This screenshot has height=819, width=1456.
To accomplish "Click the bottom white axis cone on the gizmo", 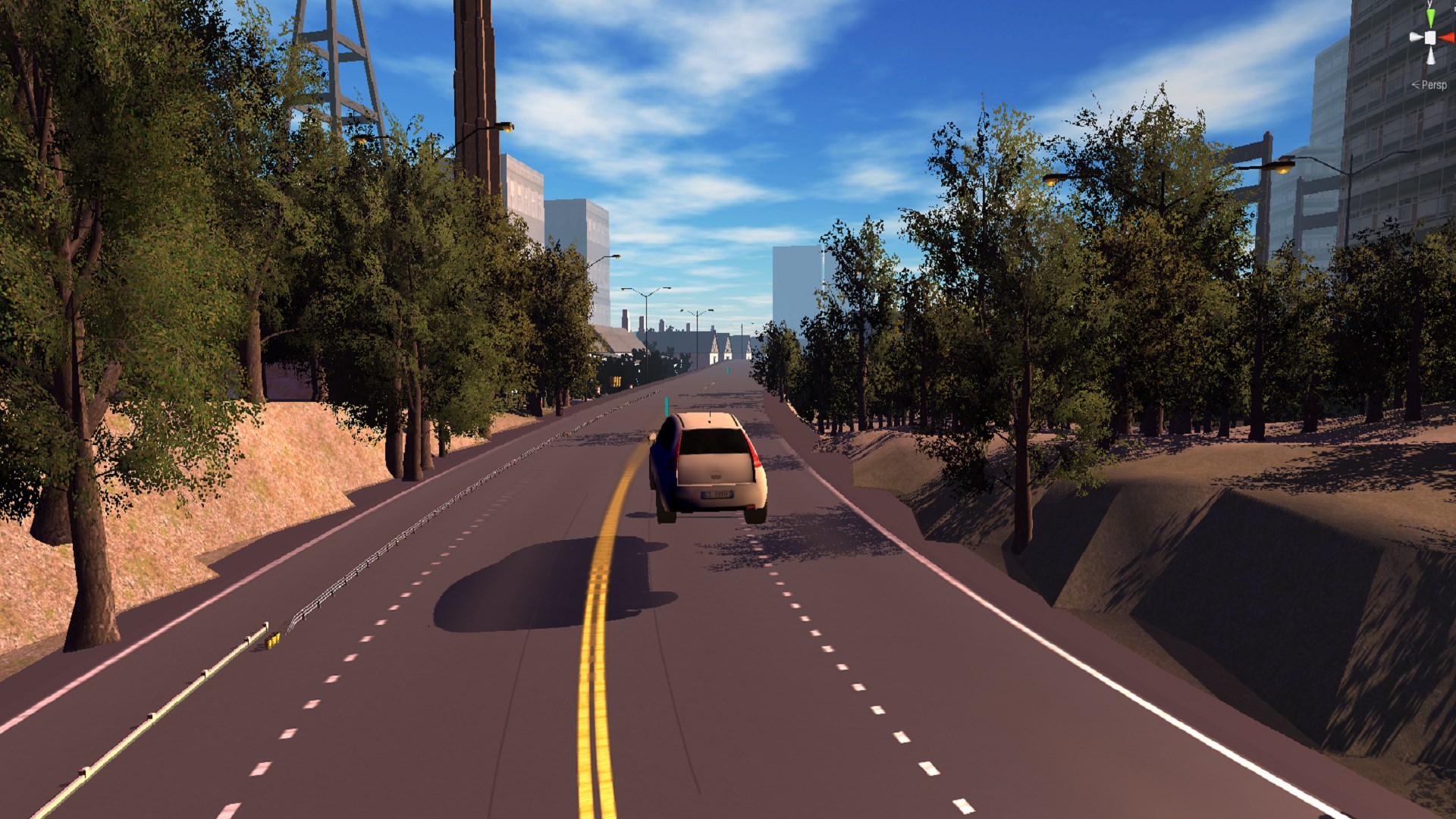I will click(1431, 57).
